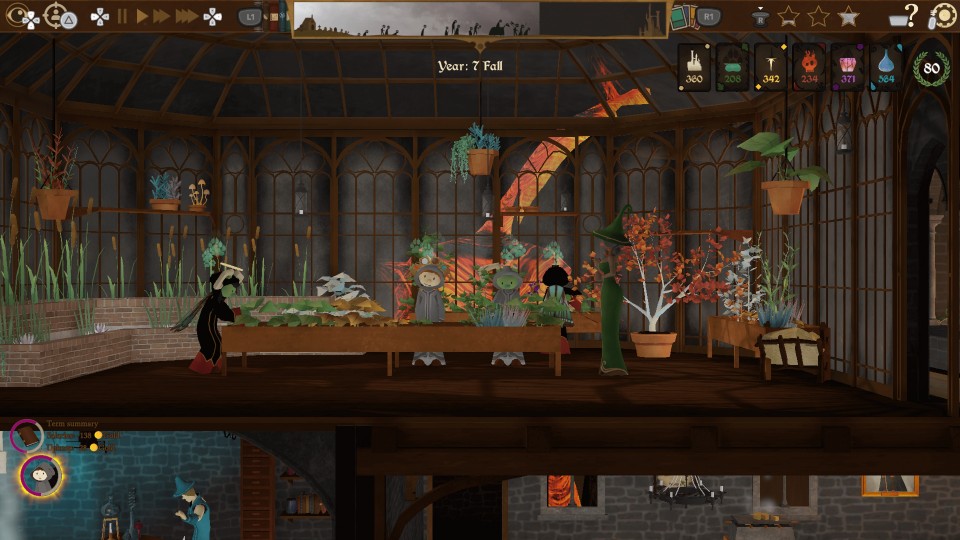960x540 pixels.
Task: Select the skull resource card
Action: click(x=808, y=67)
